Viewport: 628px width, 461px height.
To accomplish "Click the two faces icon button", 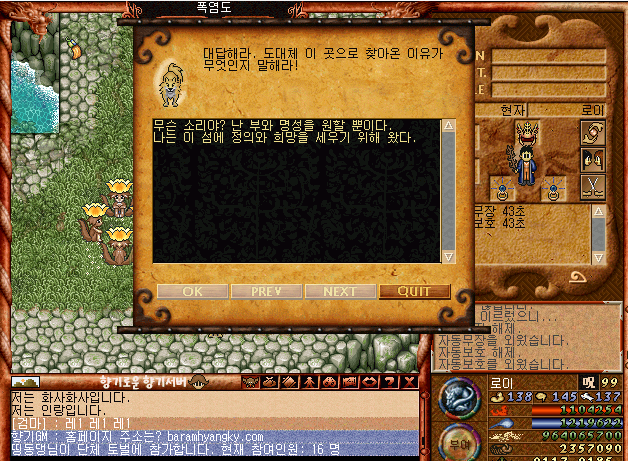I will pos(592,159).
